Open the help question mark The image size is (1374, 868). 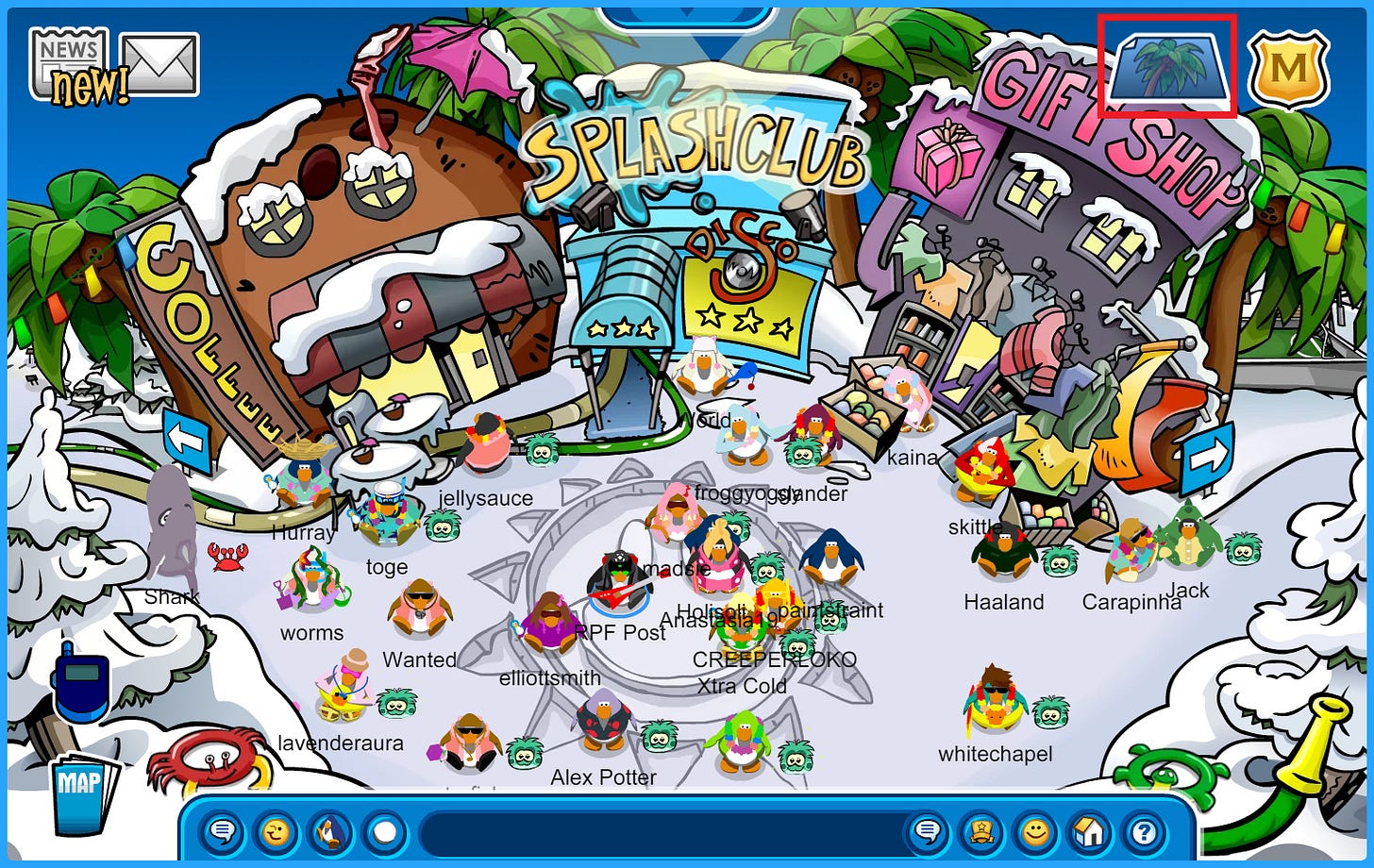(1144, 833)
